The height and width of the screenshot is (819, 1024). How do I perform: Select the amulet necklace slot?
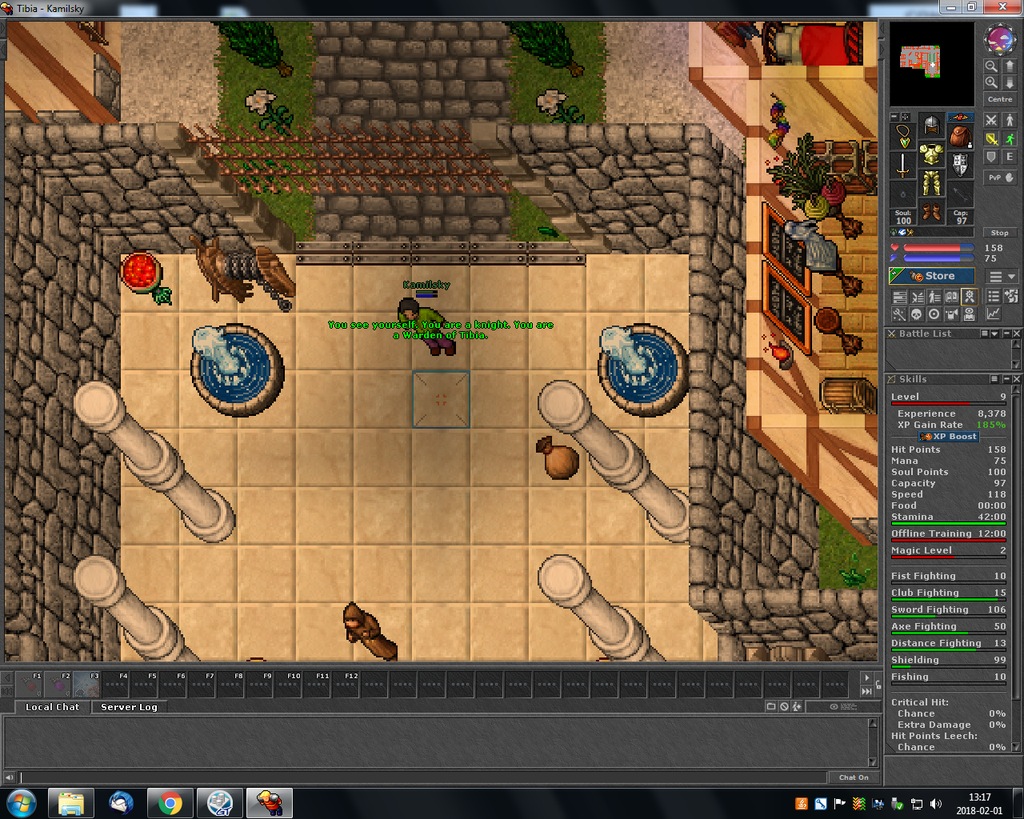[904, 135]
